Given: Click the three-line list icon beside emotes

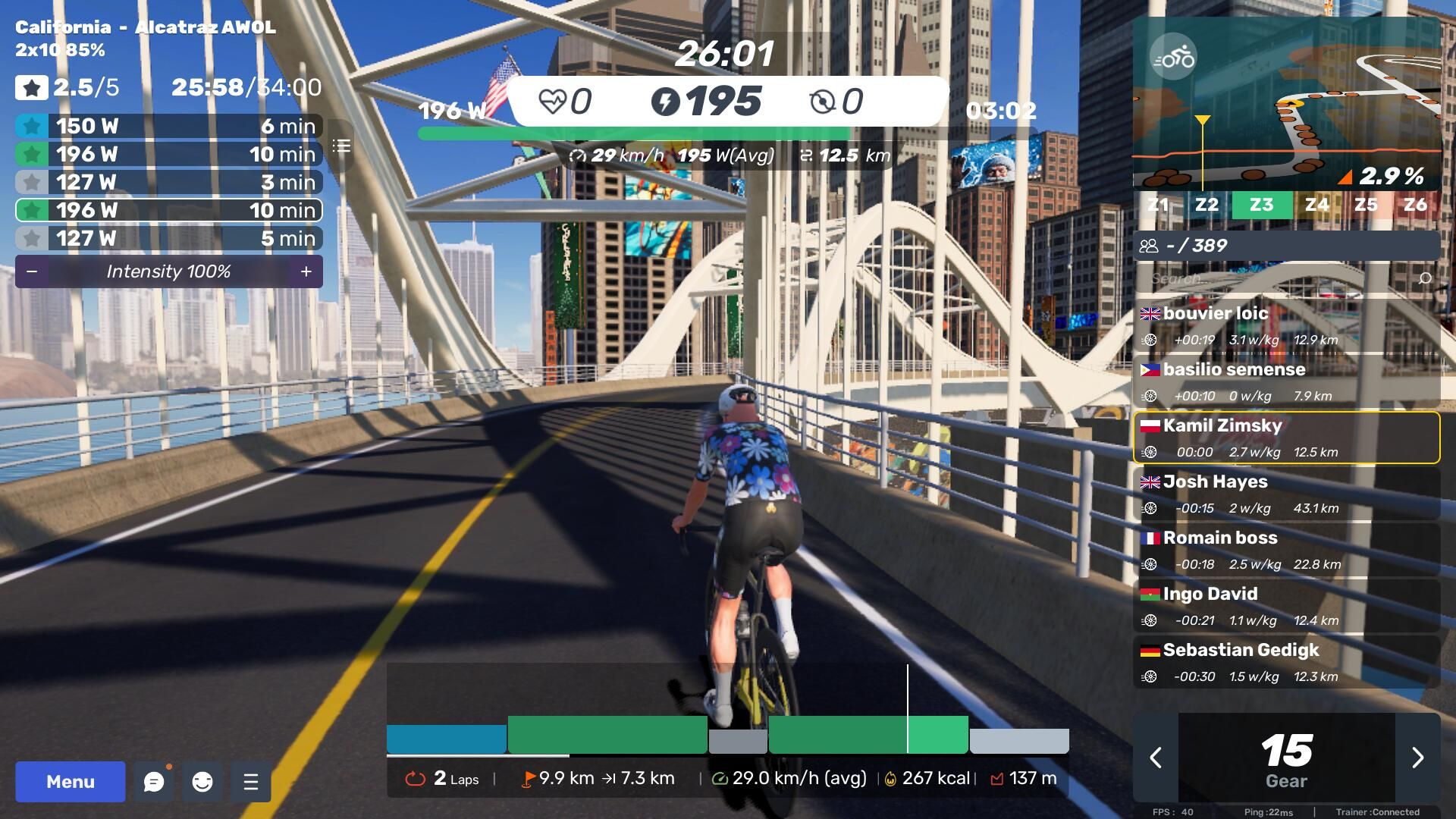Looking at the screenshot, I should pyautogui.click(x=251, y=782).
